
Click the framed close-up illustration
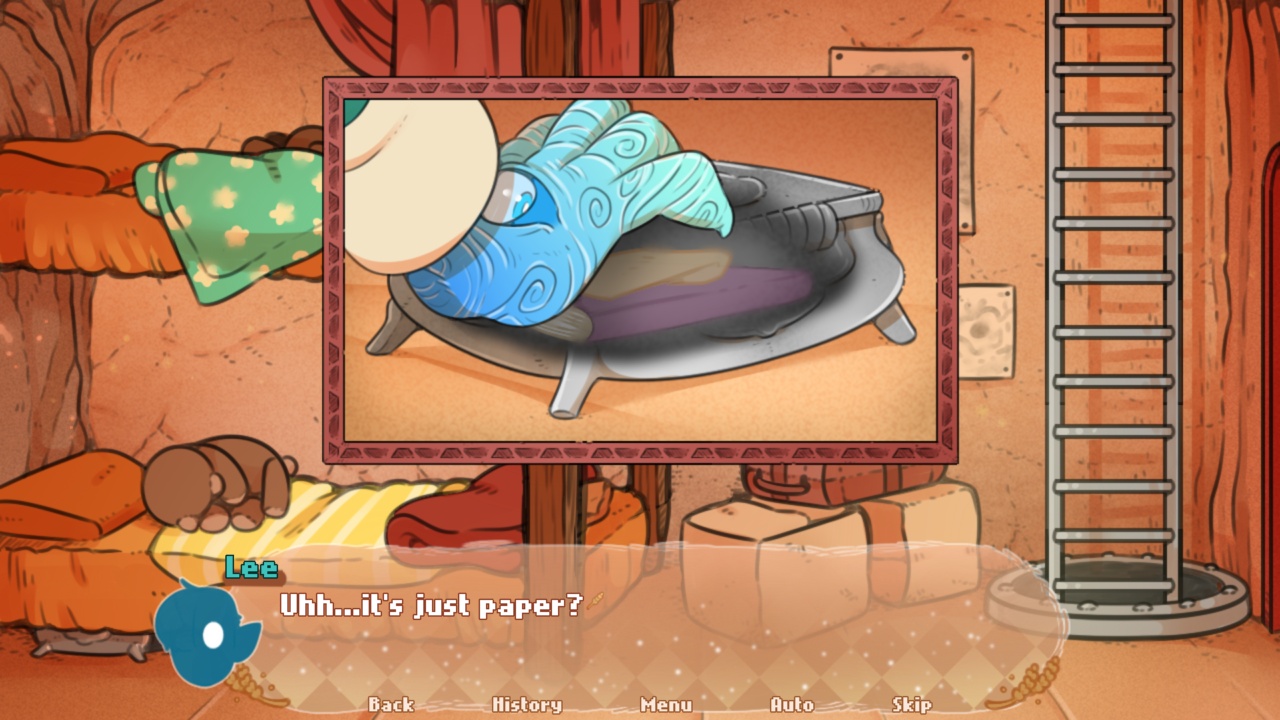point(640,270)
